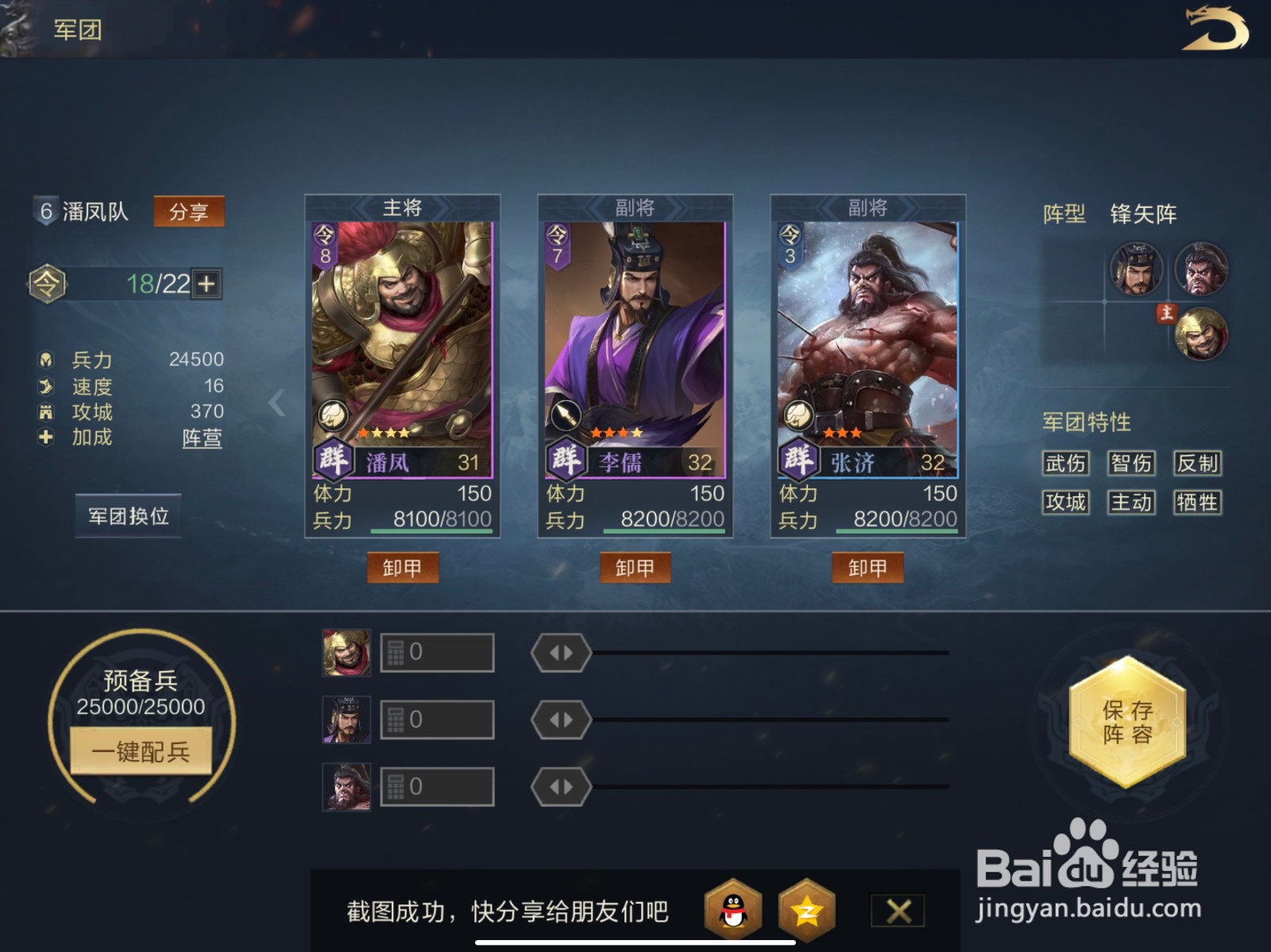This screenshot has width=1271, height=952.
Task: Click 卸甲 under 潘凤 to unequip
Action: (404, 568)
